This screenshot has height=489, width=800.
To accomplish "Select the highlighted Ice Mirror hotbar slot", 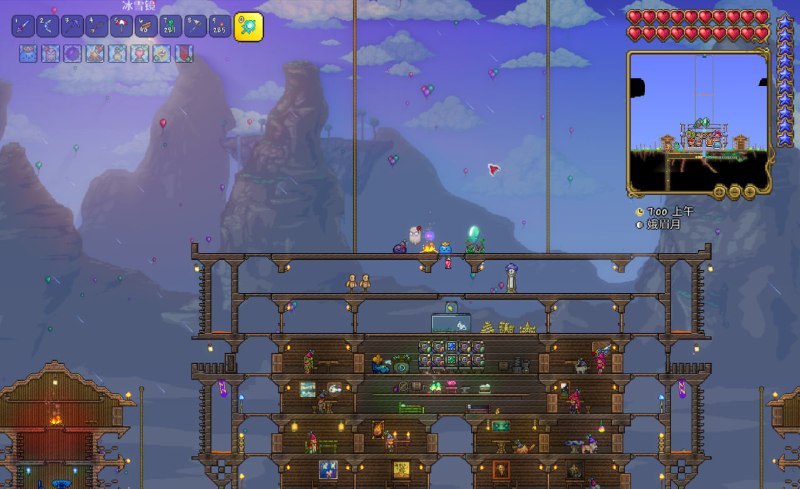I will coord(248,27).
